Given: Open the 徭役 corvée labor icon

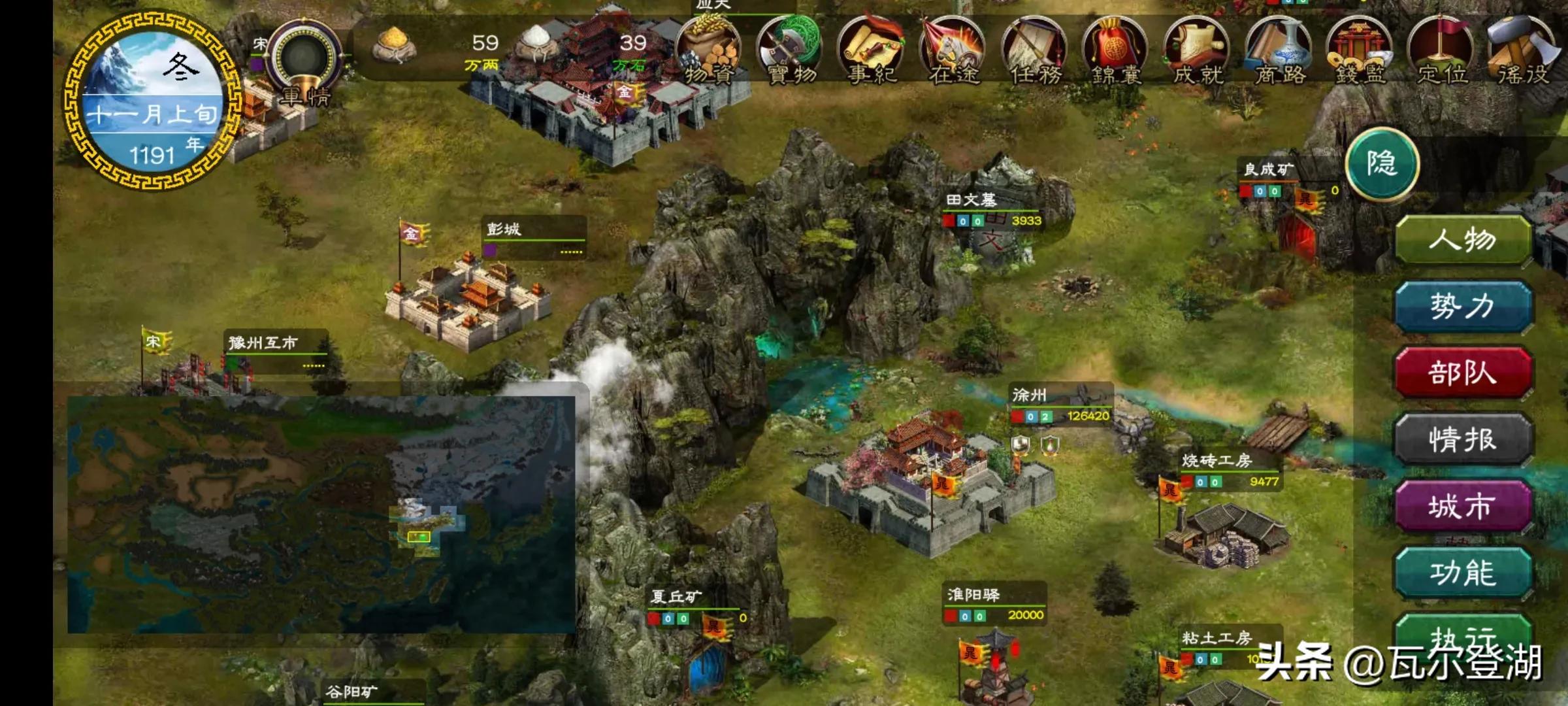Looking at the screenshot, I should coord(1523,51).
